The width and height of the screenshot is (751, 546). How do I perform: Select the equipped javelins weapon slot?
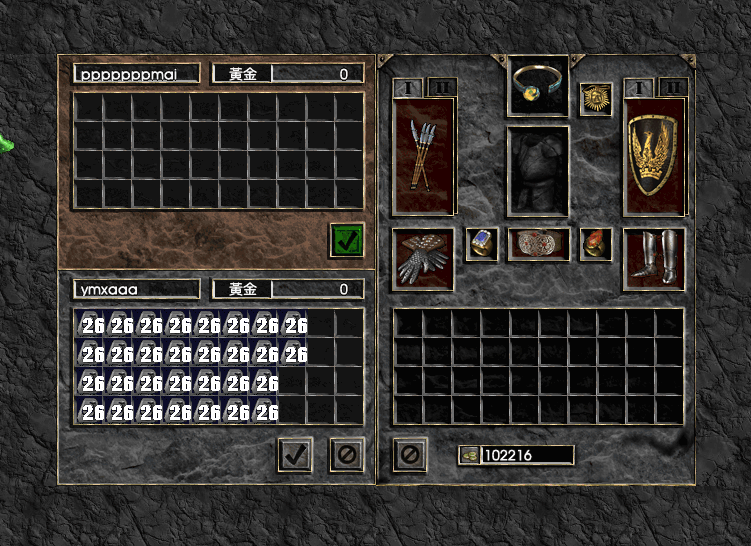pyautogui.click(x=424, y=155)
